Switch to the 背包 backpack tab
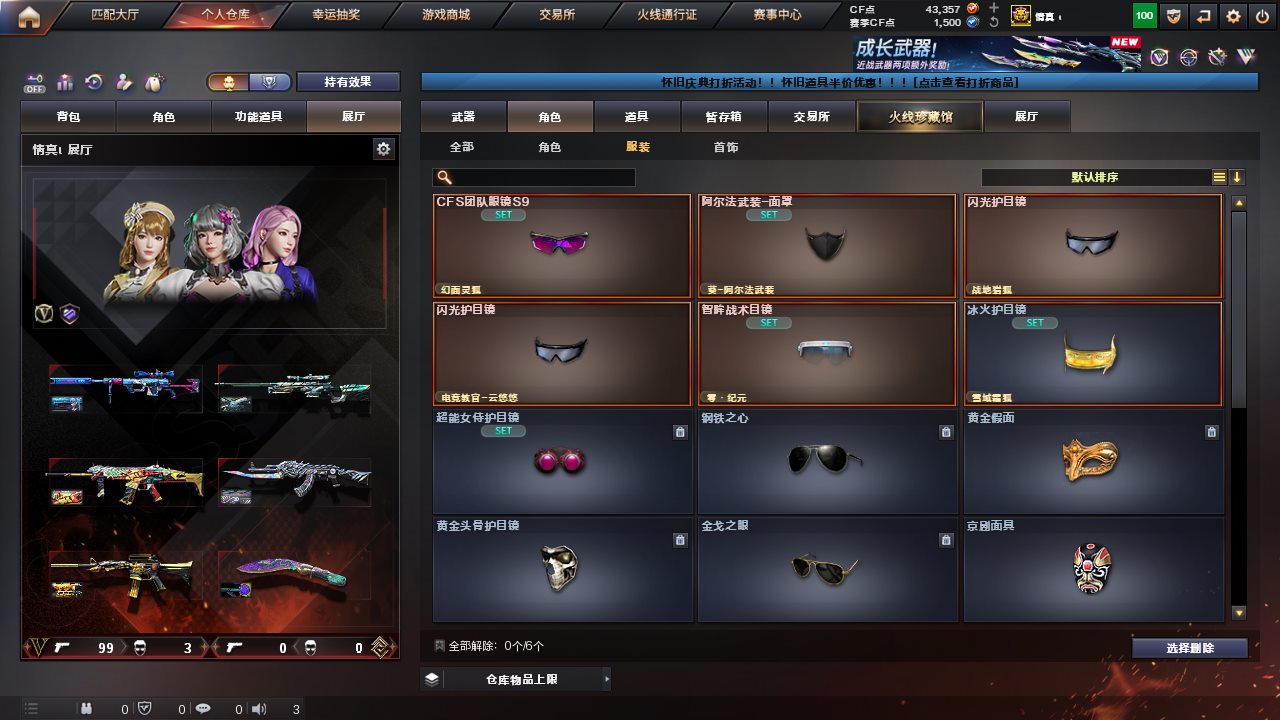Screen dimensions: 1280x720 pos(69,117)
